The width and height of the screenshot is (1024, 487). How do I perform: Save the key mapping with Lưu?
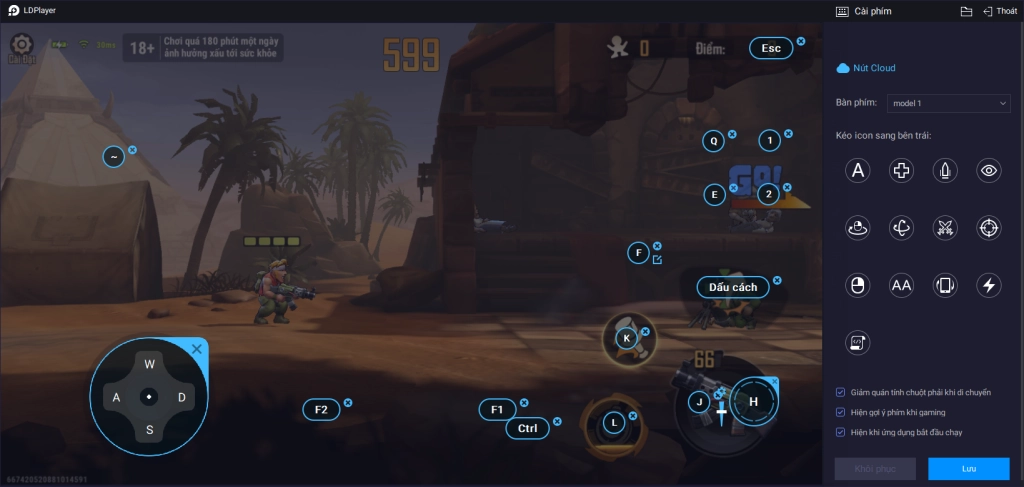[968, 468]
